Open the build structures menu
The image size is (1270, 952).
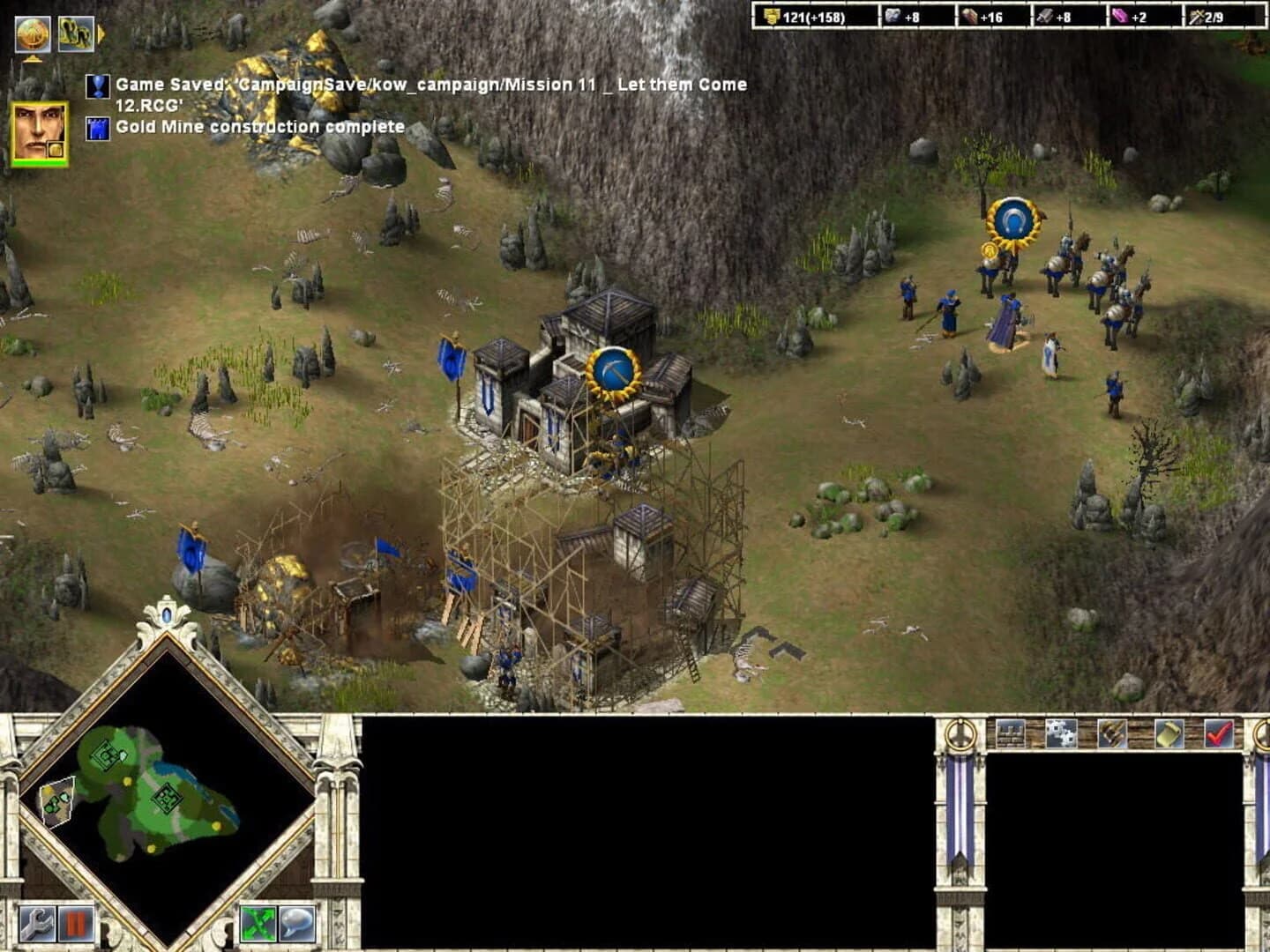[1010, 733]
